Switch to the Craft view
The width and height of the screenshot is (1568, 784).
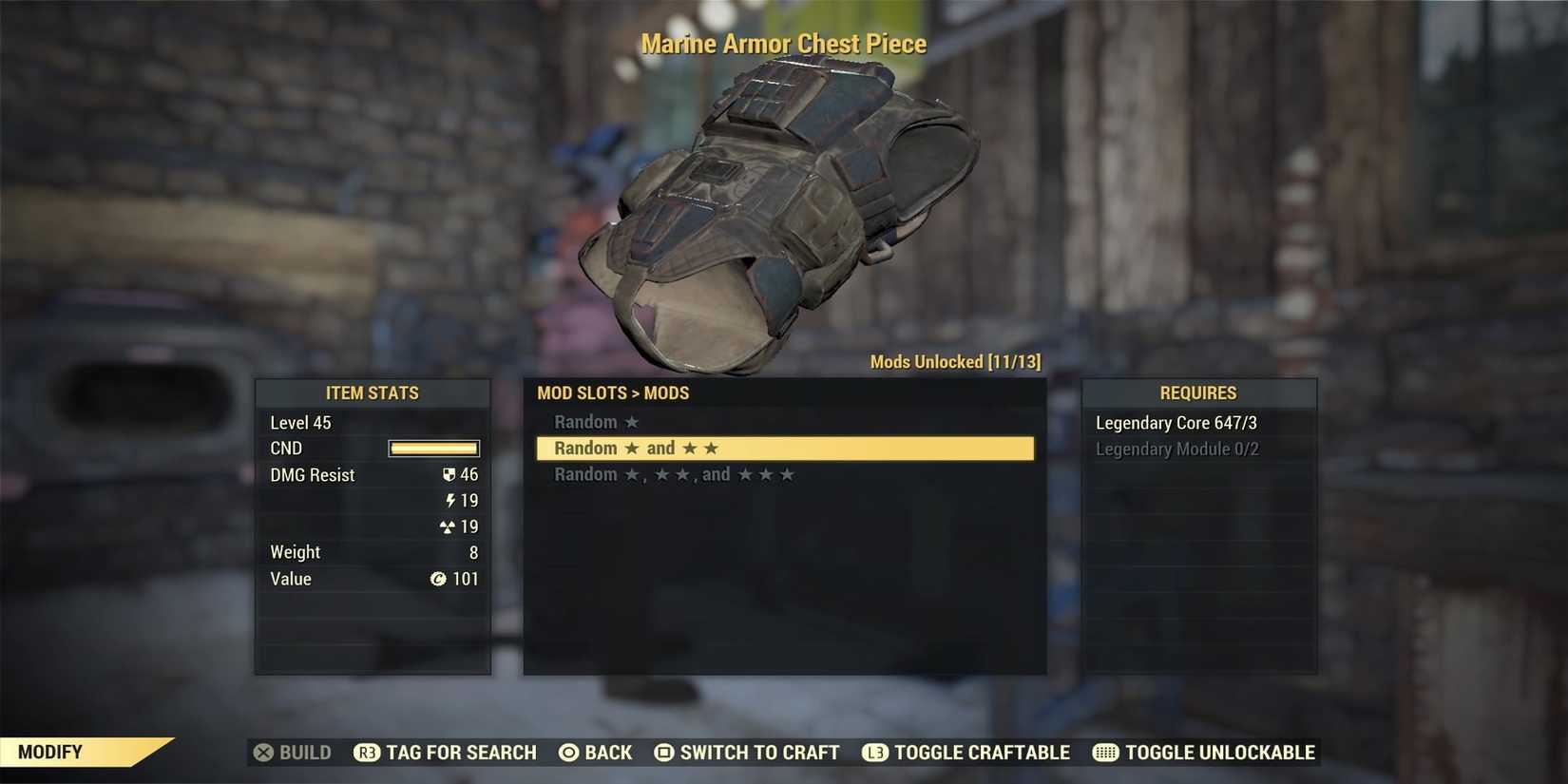tap(757, 752)
